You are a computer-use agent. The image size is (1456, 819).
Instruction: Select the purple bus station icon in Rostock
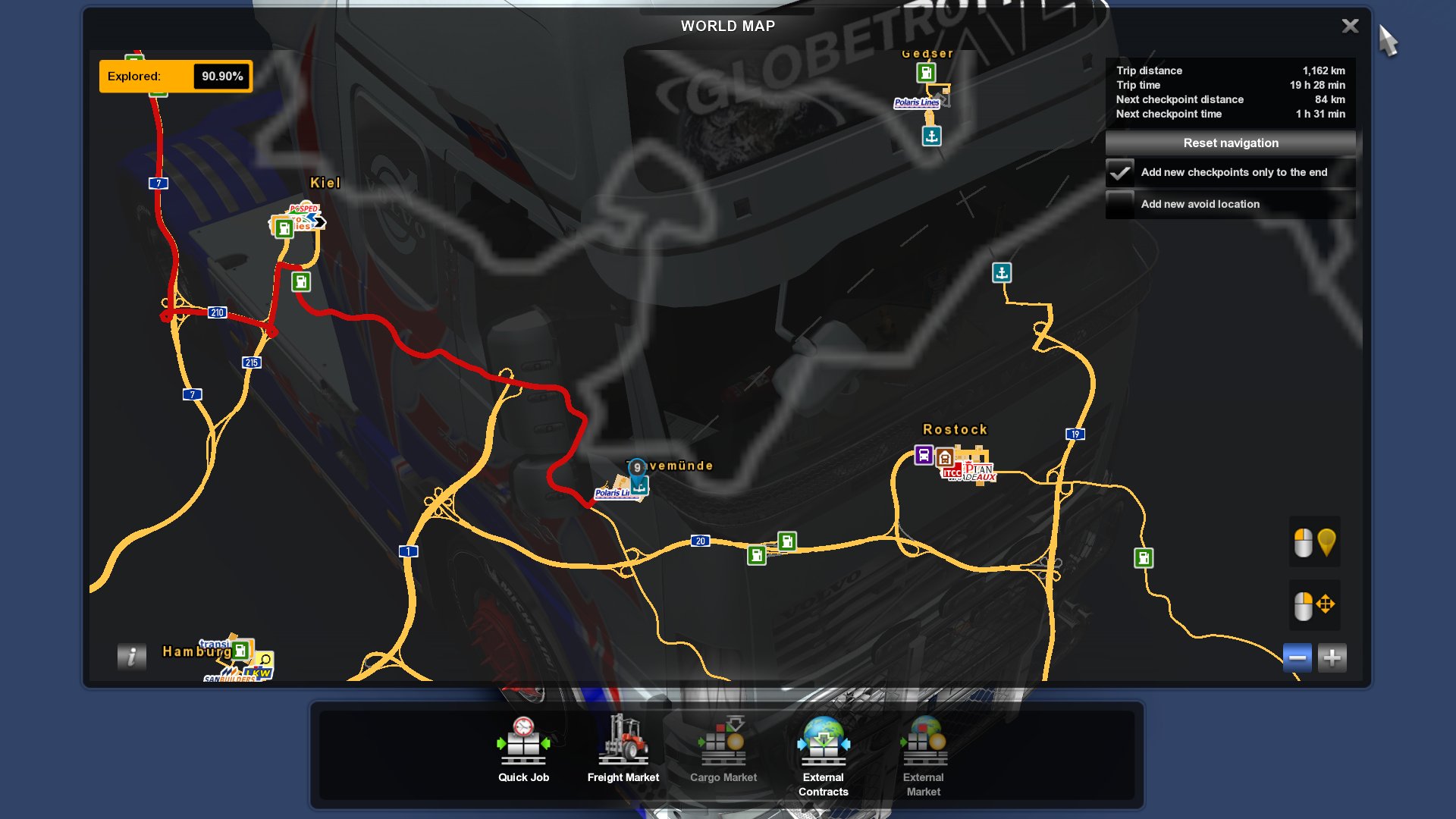(922, 455)
